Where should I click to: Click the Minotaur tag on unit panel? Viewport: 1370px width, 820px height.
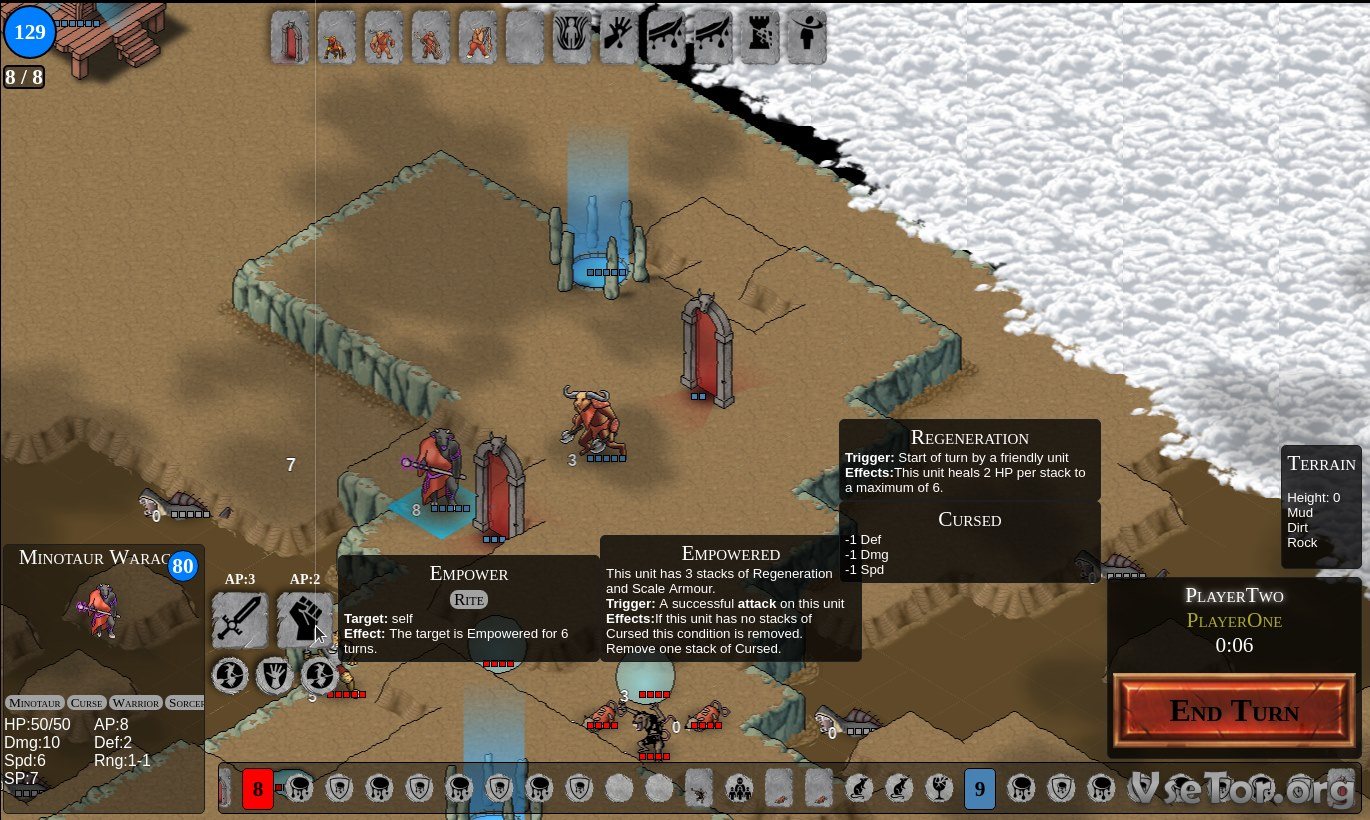(35, 703)
